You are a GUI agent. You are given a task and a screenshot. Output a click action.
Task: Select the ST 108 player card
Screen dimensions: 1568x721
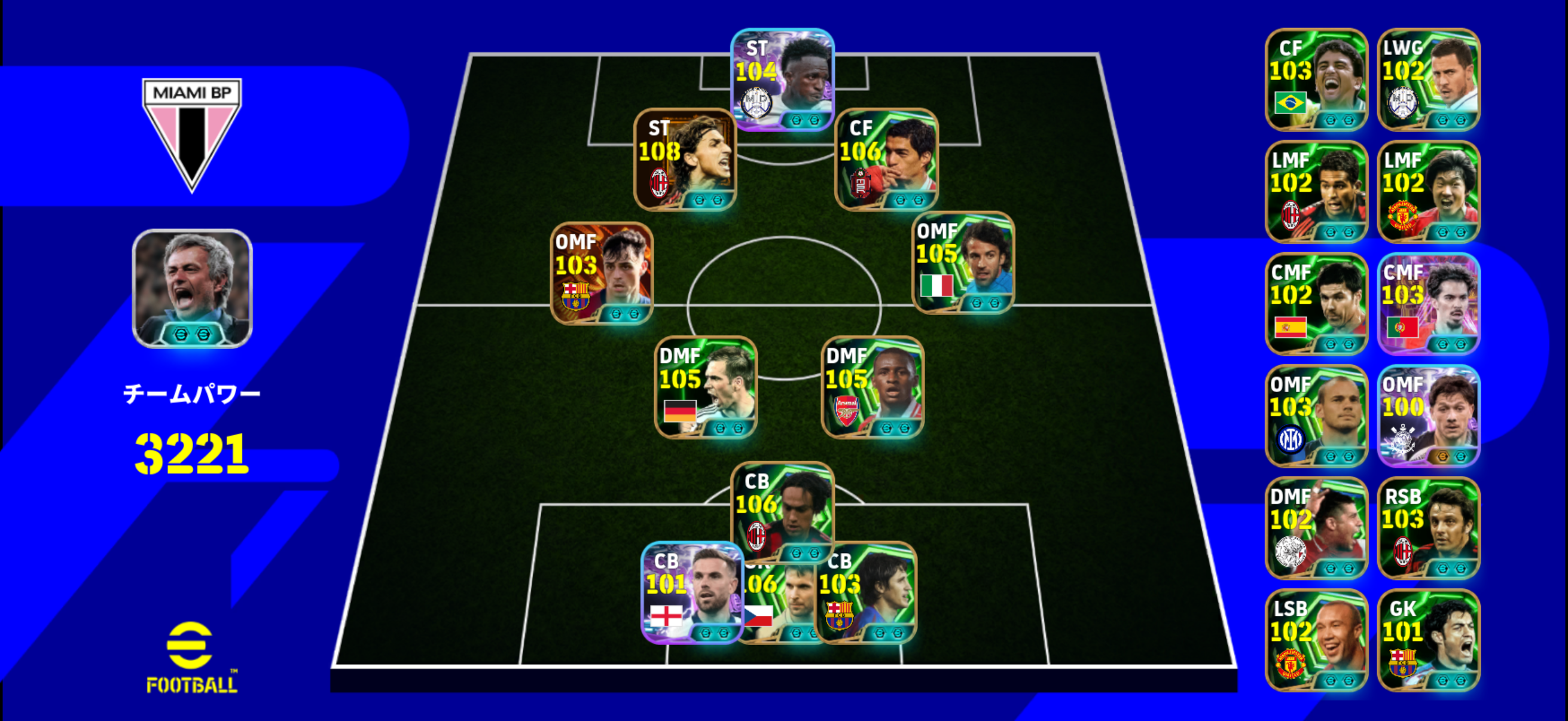(x=685, y=160)
